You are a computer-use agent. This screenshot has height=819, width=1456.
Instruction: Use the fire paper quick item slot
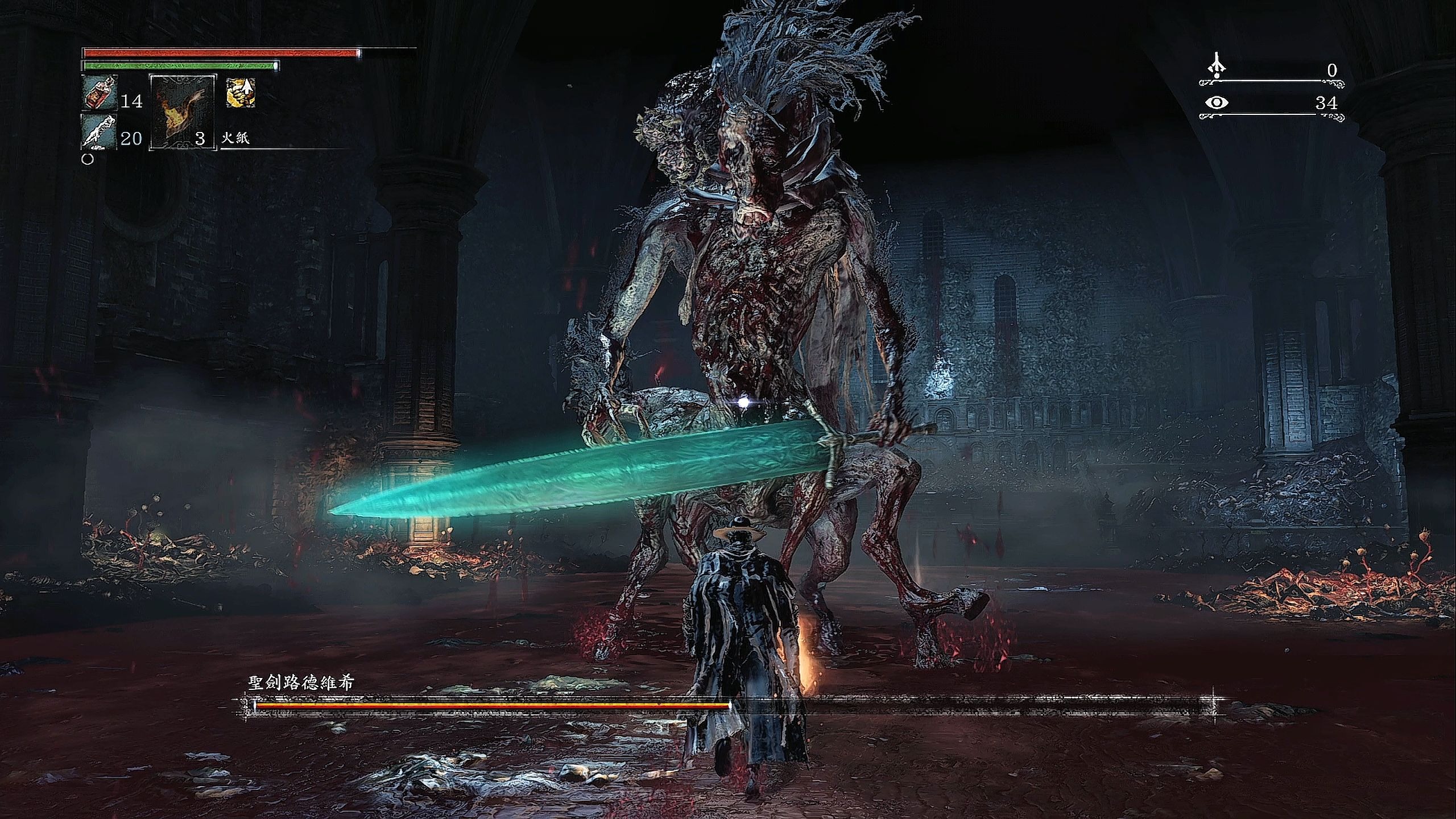coord(182,113)
